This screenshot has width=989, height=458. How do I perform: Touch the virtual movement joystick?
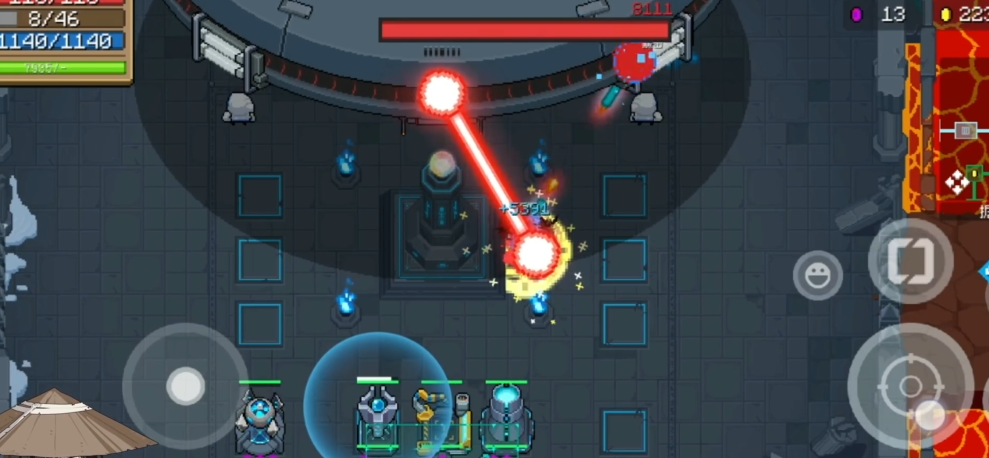click(x=185, y=385)
